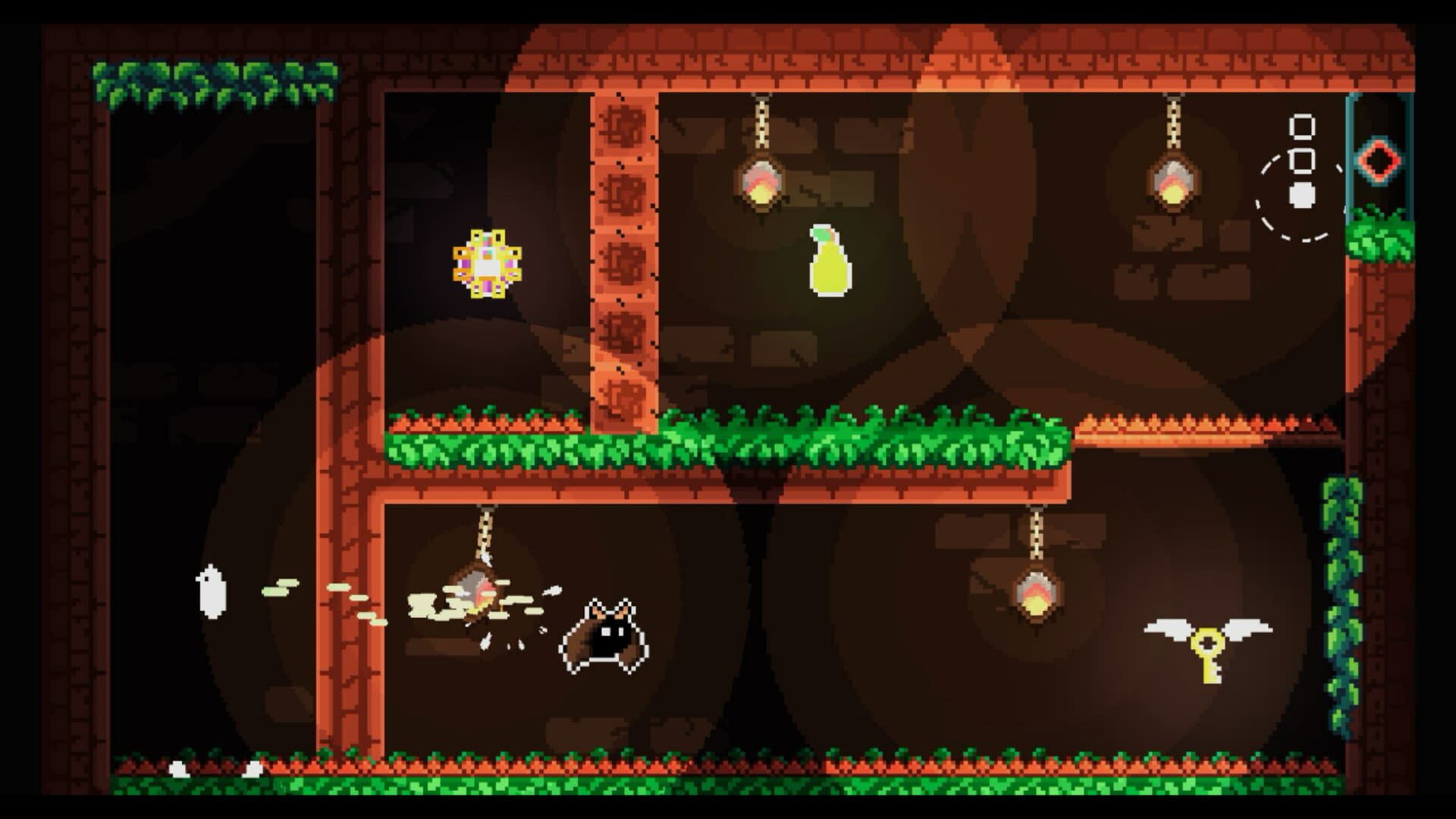The height and width of the screenshot is (819, 1456).
Task: Click the topmost hollow square HUD indicator
Action: [1302, 125]
